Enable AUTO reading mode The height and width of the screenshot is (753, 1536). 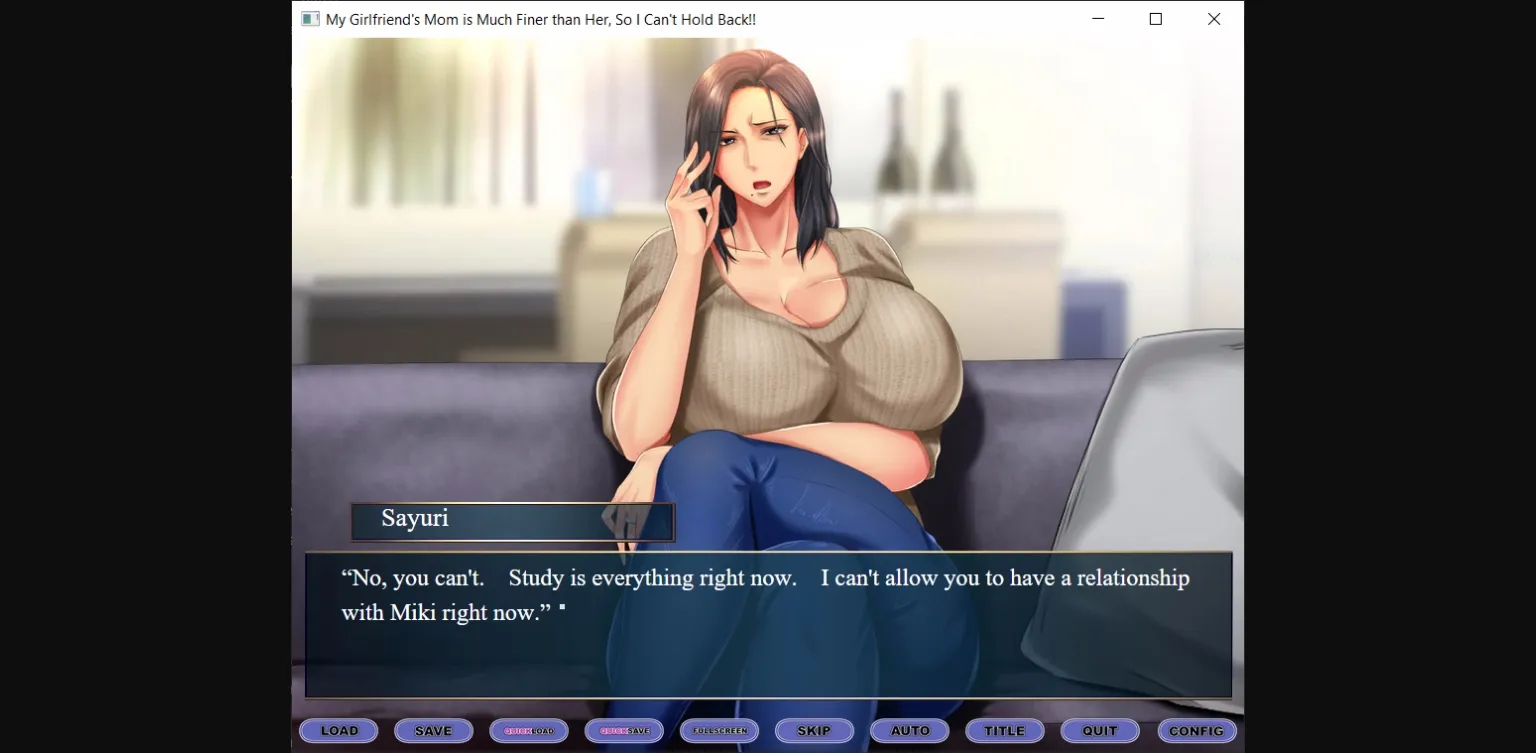[909, 730]
